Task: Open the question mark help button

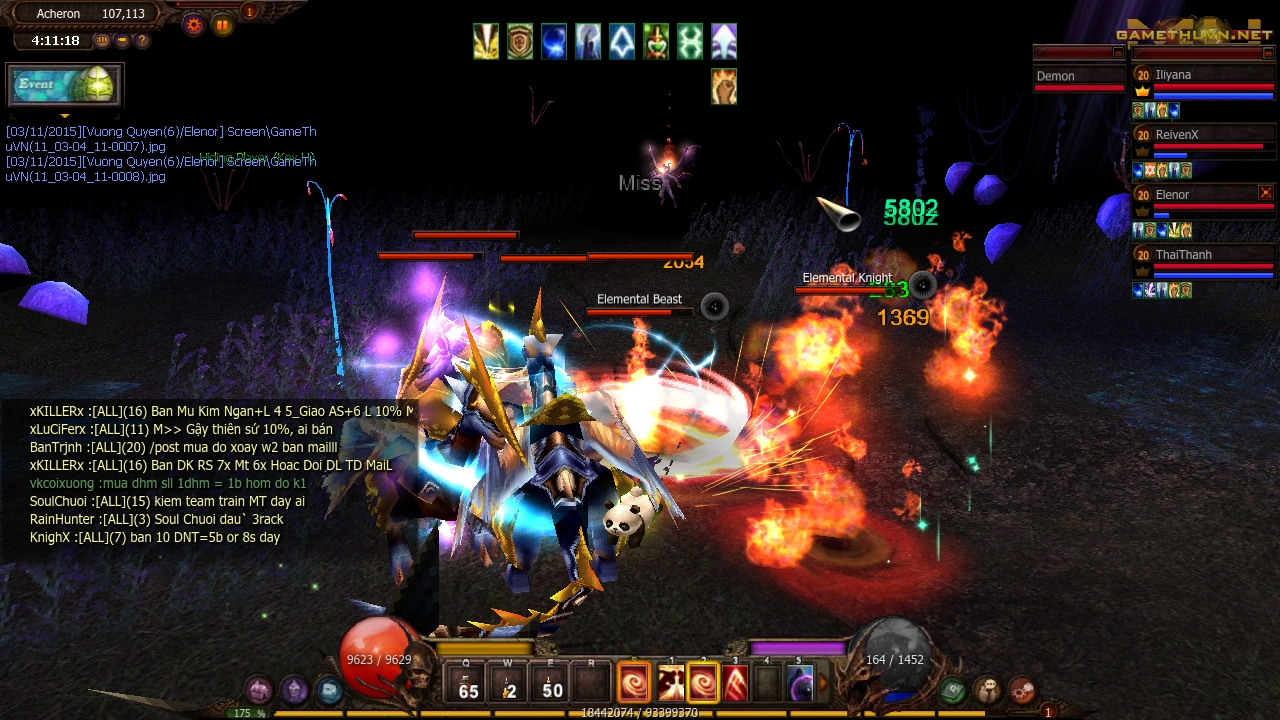Action: pos(142,41)
